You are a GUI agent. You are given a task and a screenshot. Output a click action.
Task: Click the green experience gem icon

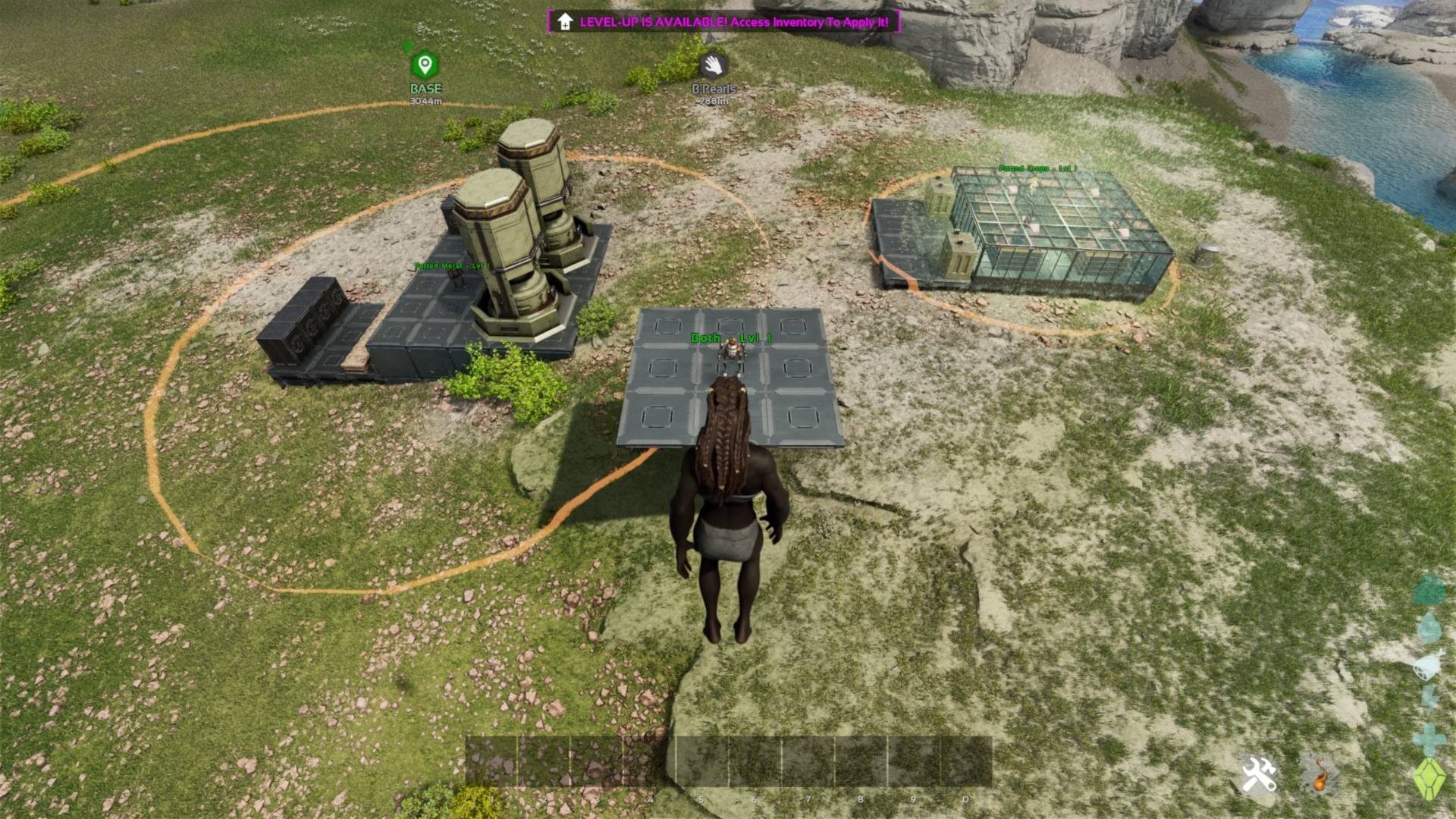[1429, 778]
